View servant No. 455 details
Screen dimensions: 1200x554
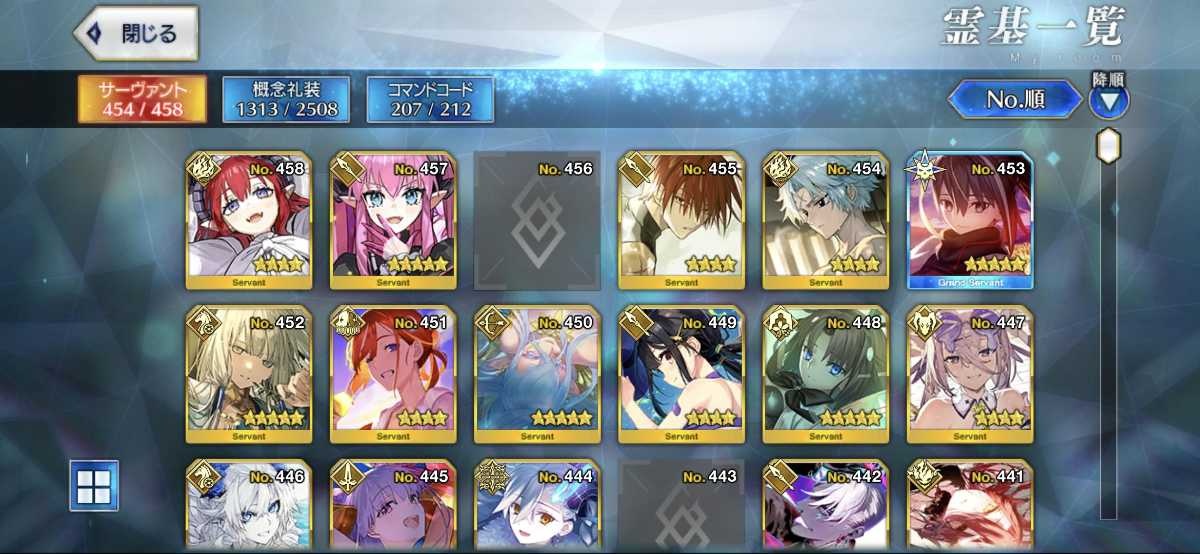(681, 221)
